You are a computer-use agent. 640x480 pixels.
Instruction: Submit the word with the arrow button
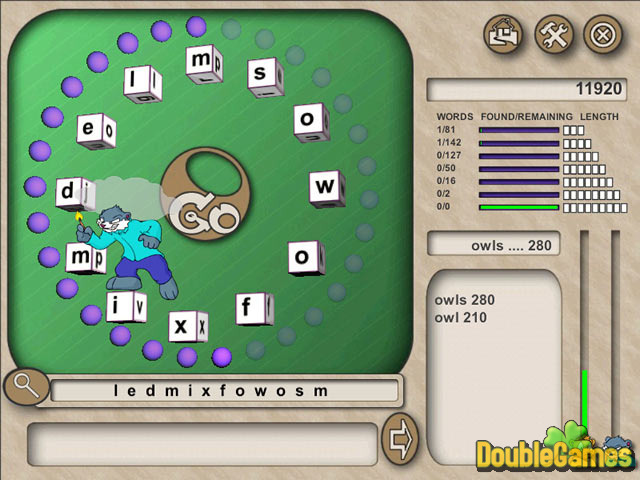click(400, 439)
